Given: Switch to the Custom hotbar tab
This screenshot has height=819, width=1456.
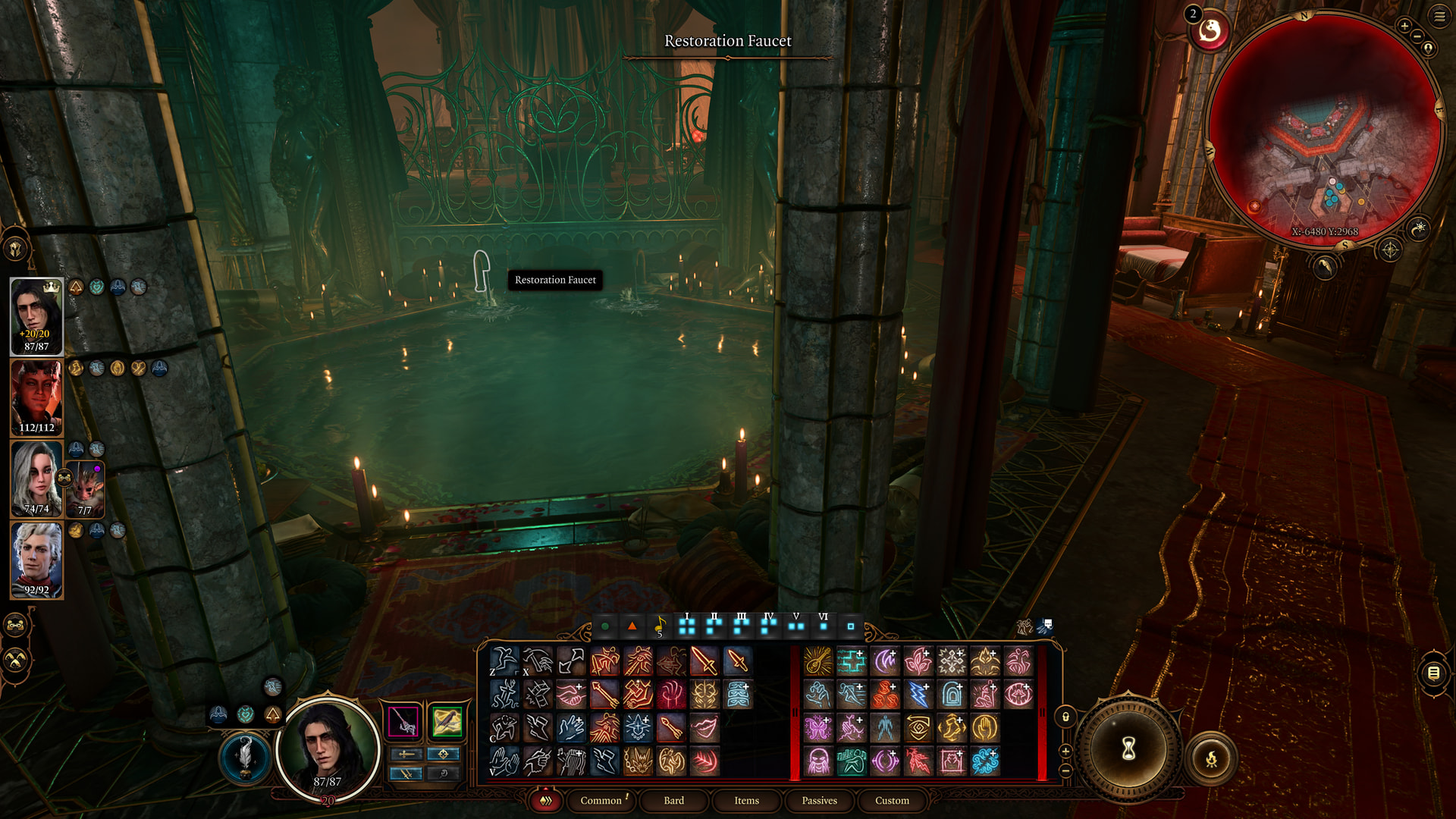Looking at the screenshot, I should (x=892, y=800).
